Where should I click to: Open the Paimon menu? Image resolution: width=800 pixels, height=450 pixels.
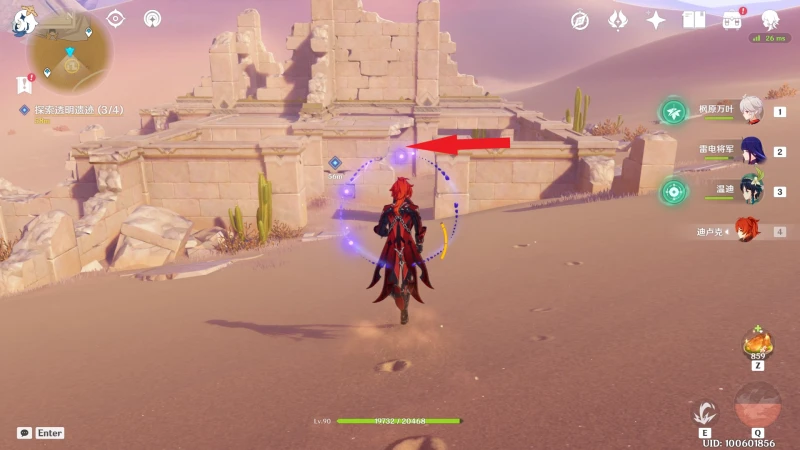click(22, 19)
